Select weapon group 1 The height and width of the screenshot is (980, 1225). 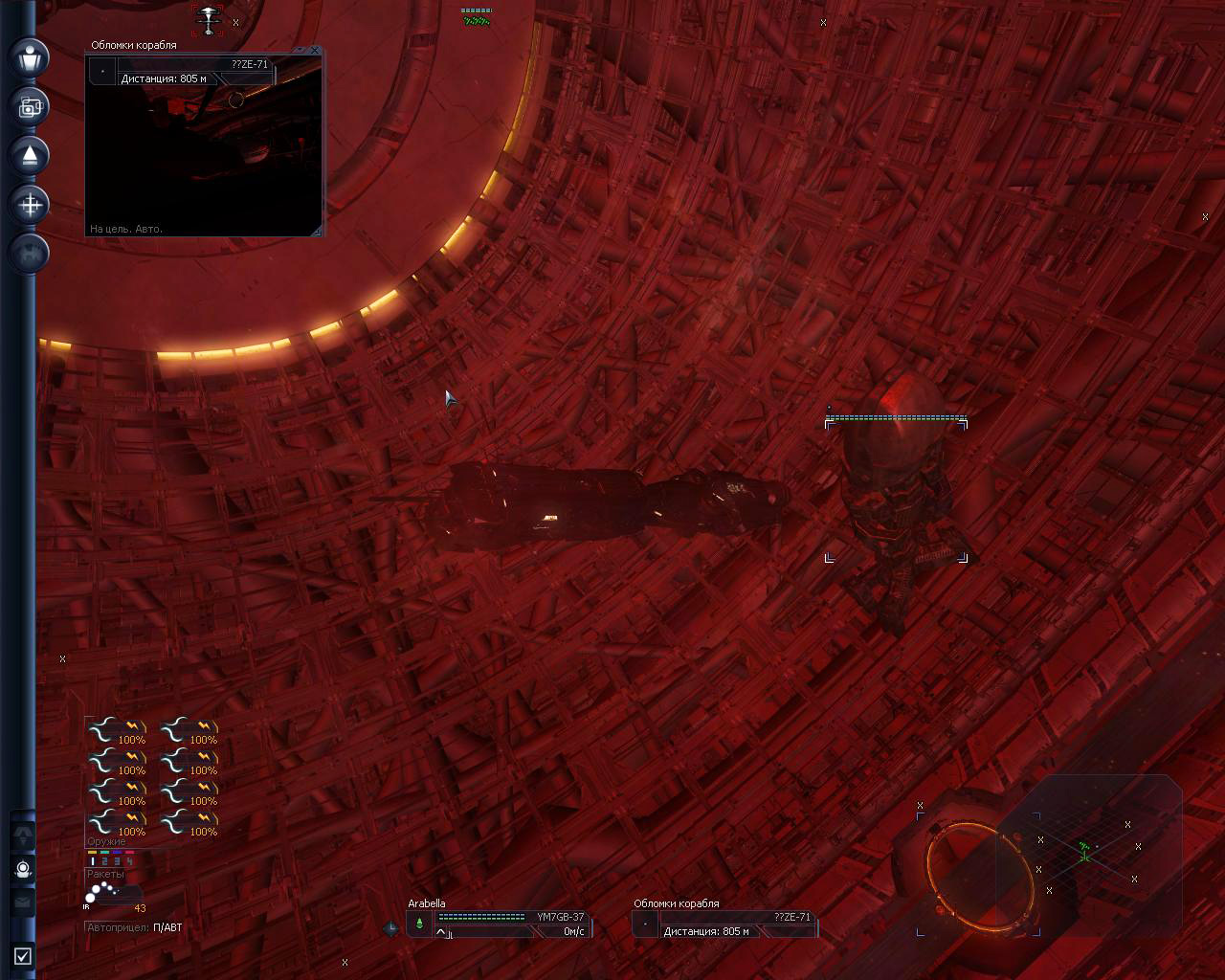click(x=93, y=861)
